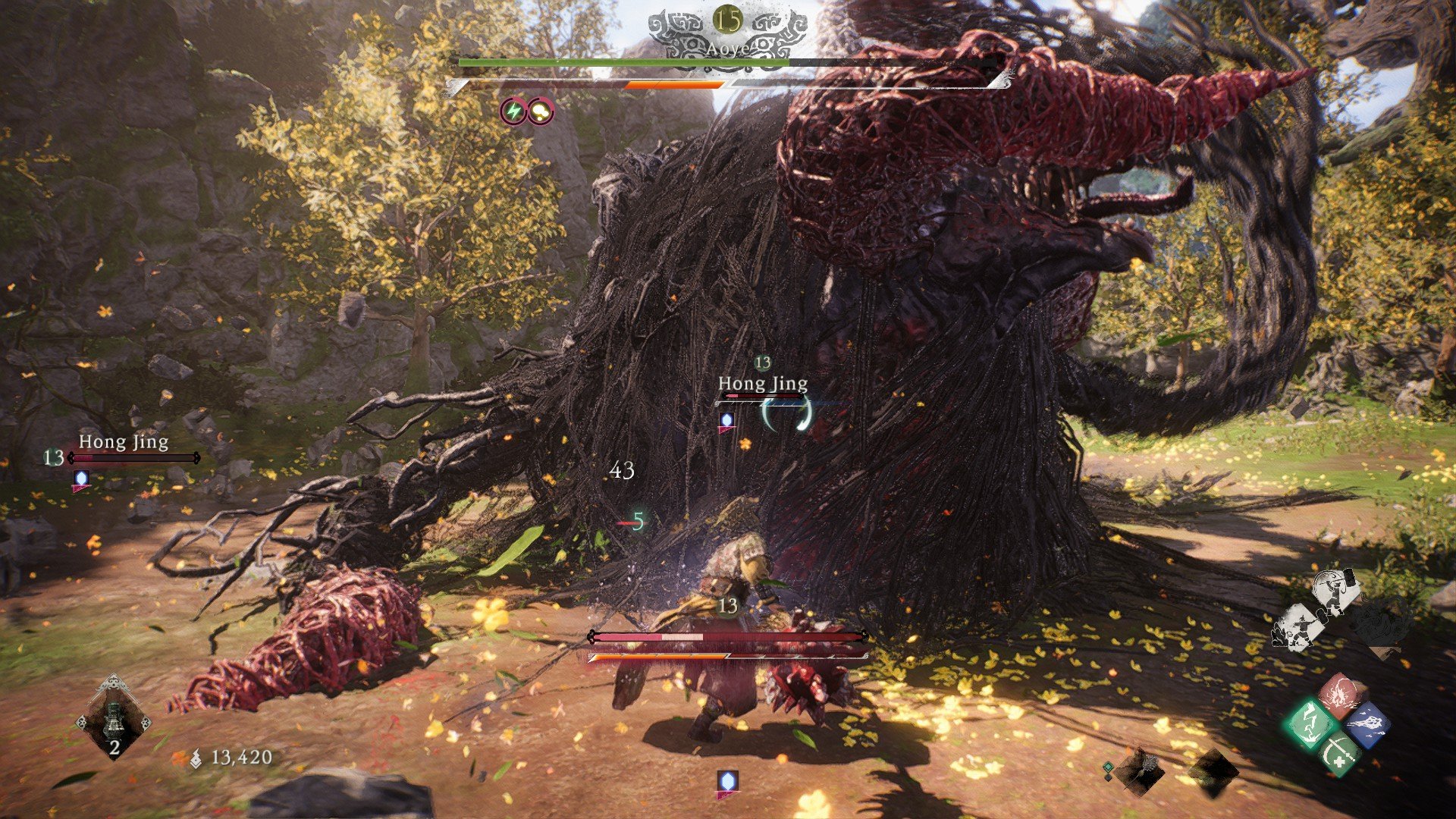Viewport: 1456px width, 819px height.
Task: Trigger the upper hammer-swing martial art
Action: pyautogui.click(x=1335, y=592)
